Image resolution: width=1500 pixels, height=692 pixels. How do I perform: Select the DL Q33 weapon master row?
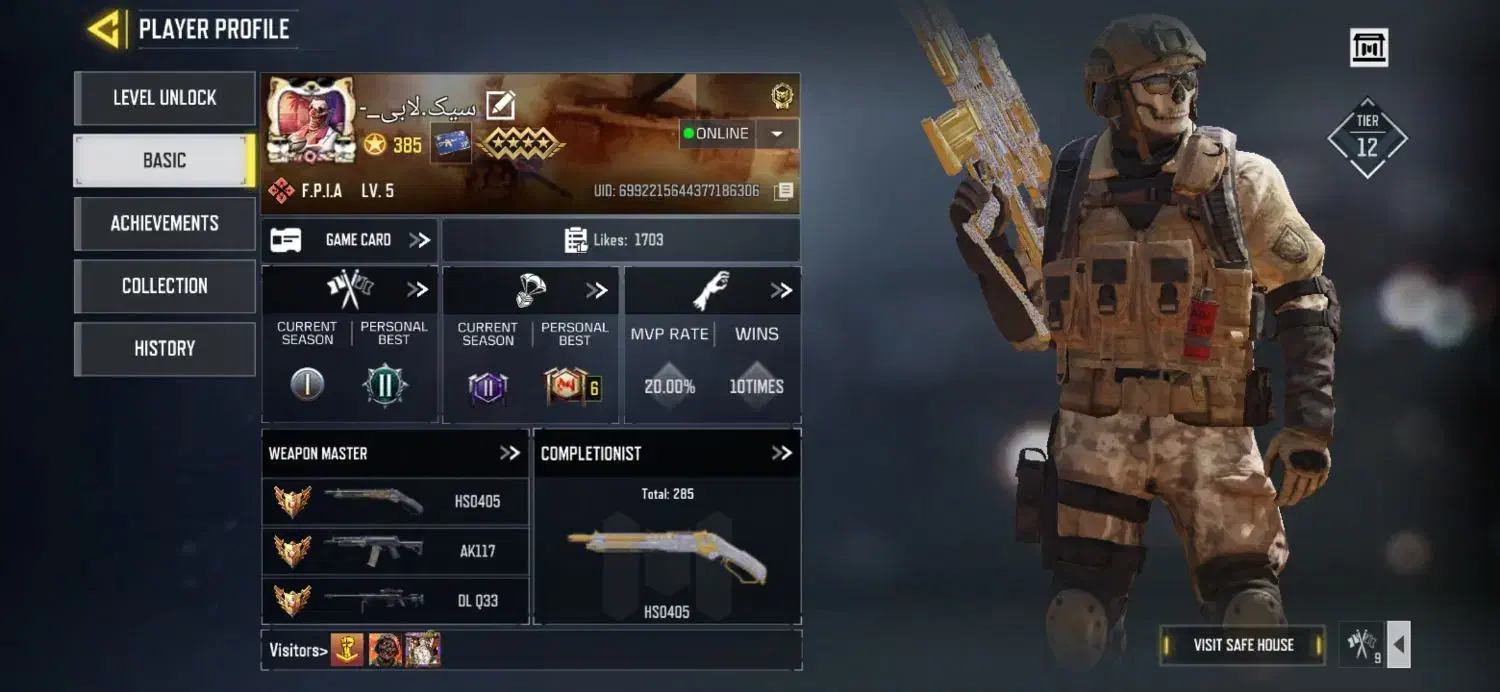(x=395, y=601)
